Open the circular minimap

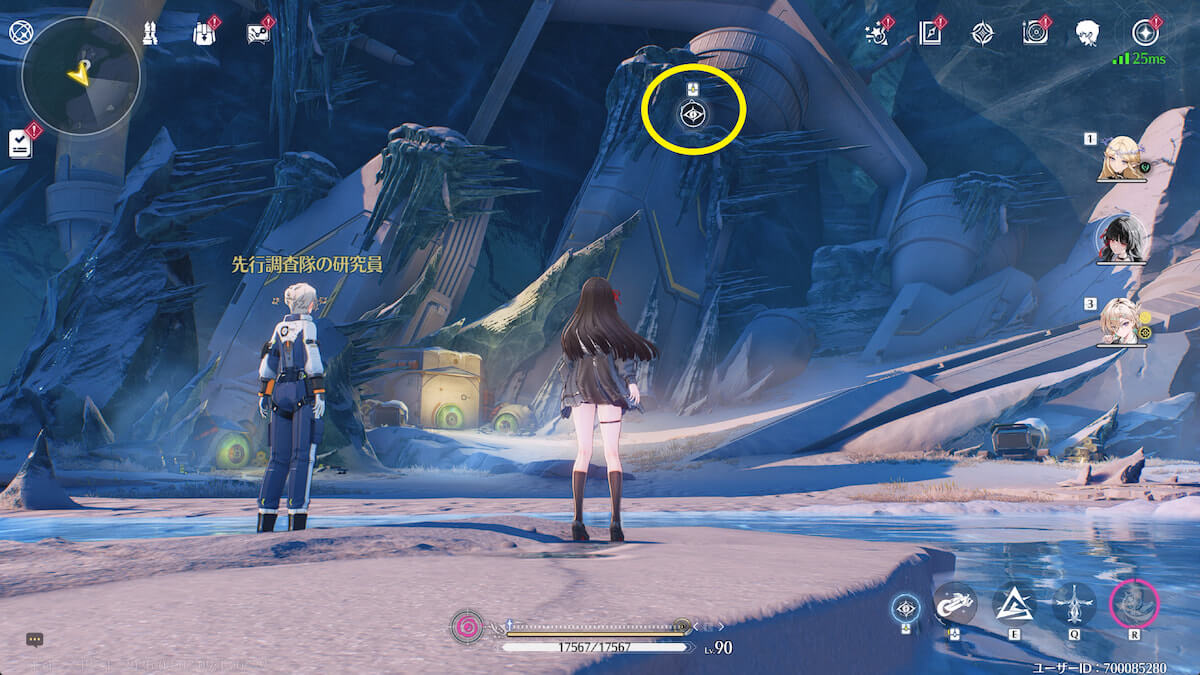coord(81,75)
